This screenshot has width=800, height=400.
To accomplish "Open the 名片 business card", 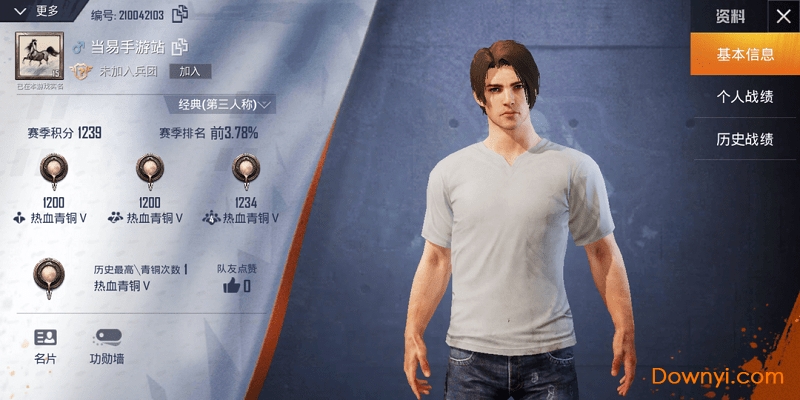I will [x=45, y=346].
